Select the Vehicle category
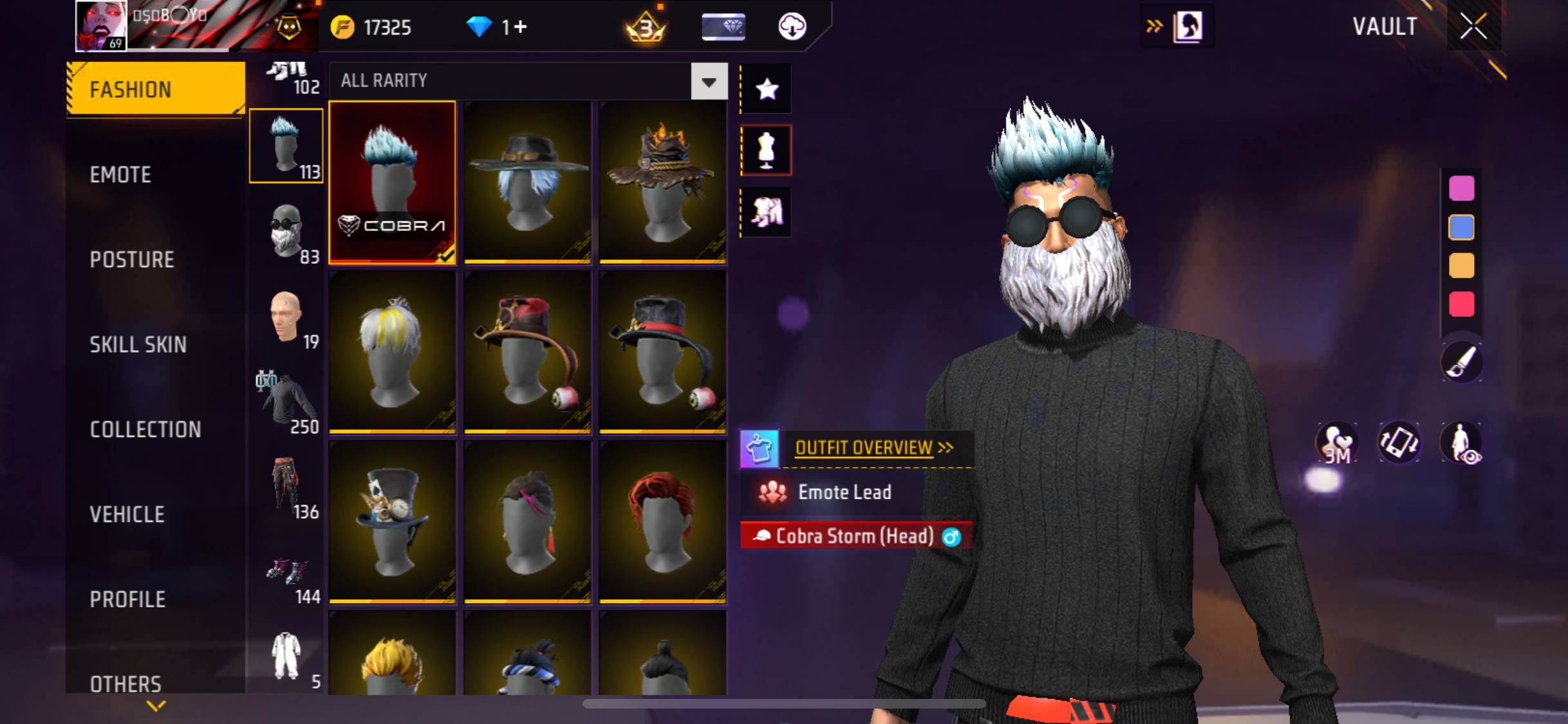 (x=127, y=514)
